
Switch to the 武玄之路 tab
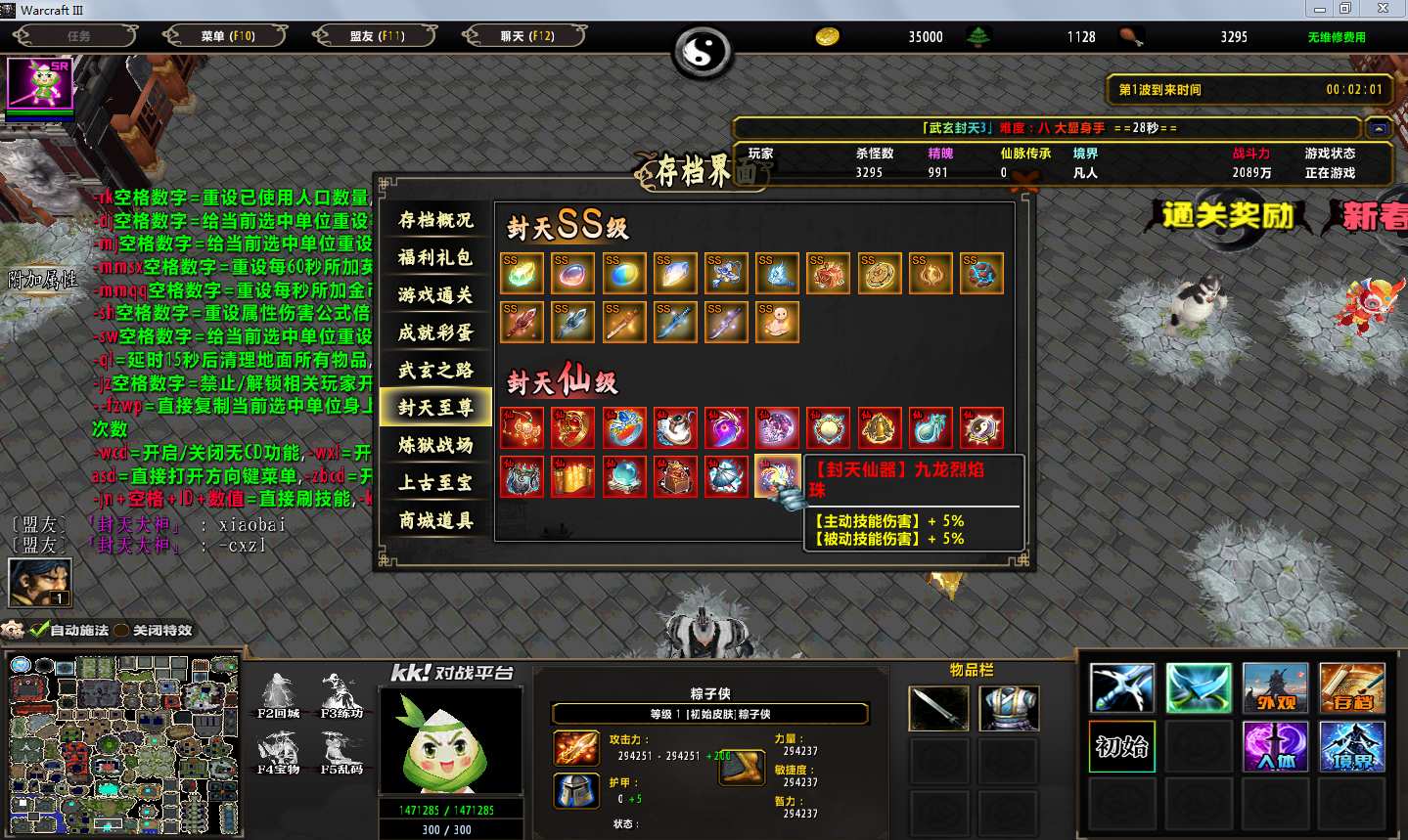(434, 370)
